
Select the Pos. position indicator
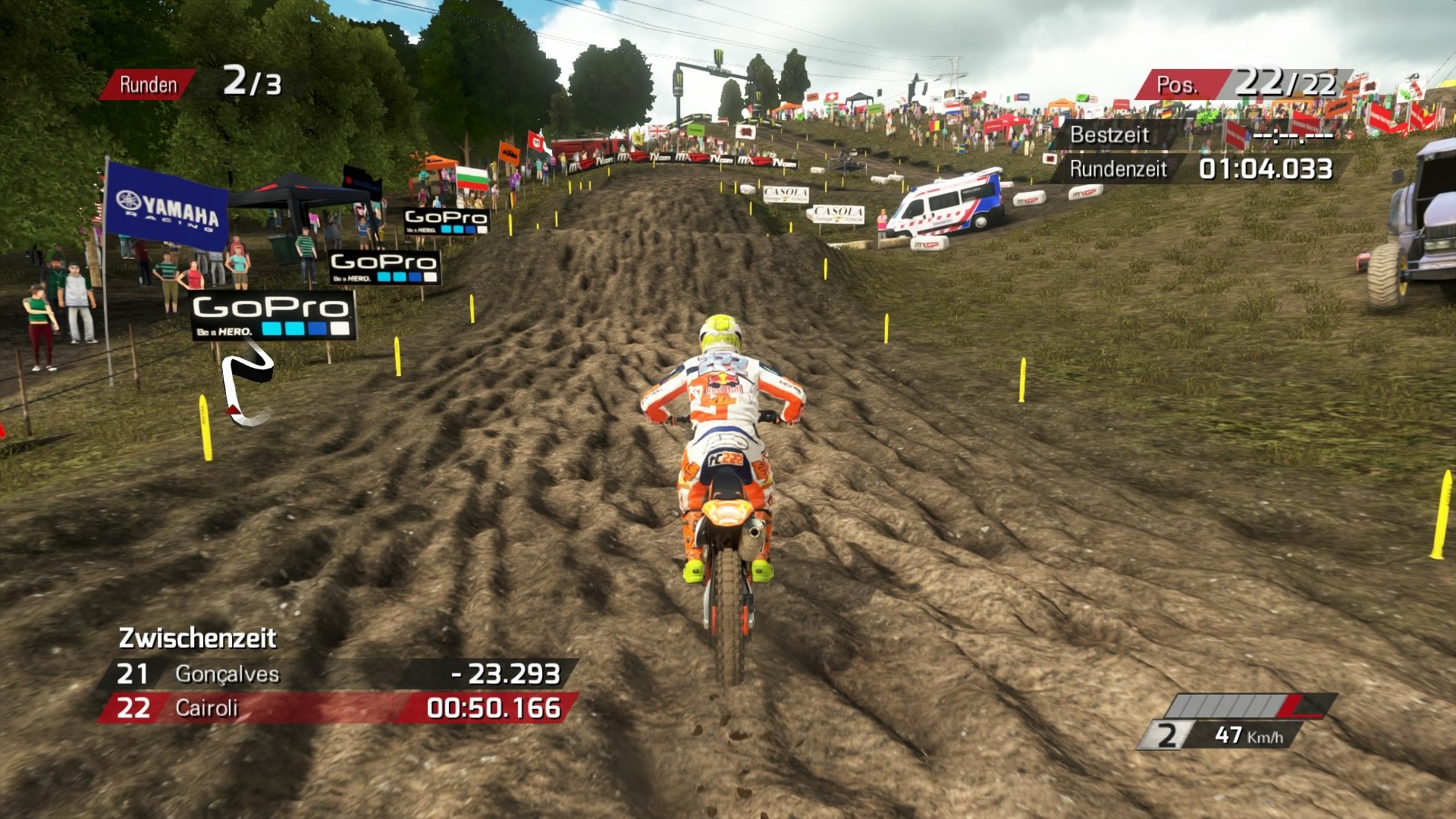pos(1180,83)
